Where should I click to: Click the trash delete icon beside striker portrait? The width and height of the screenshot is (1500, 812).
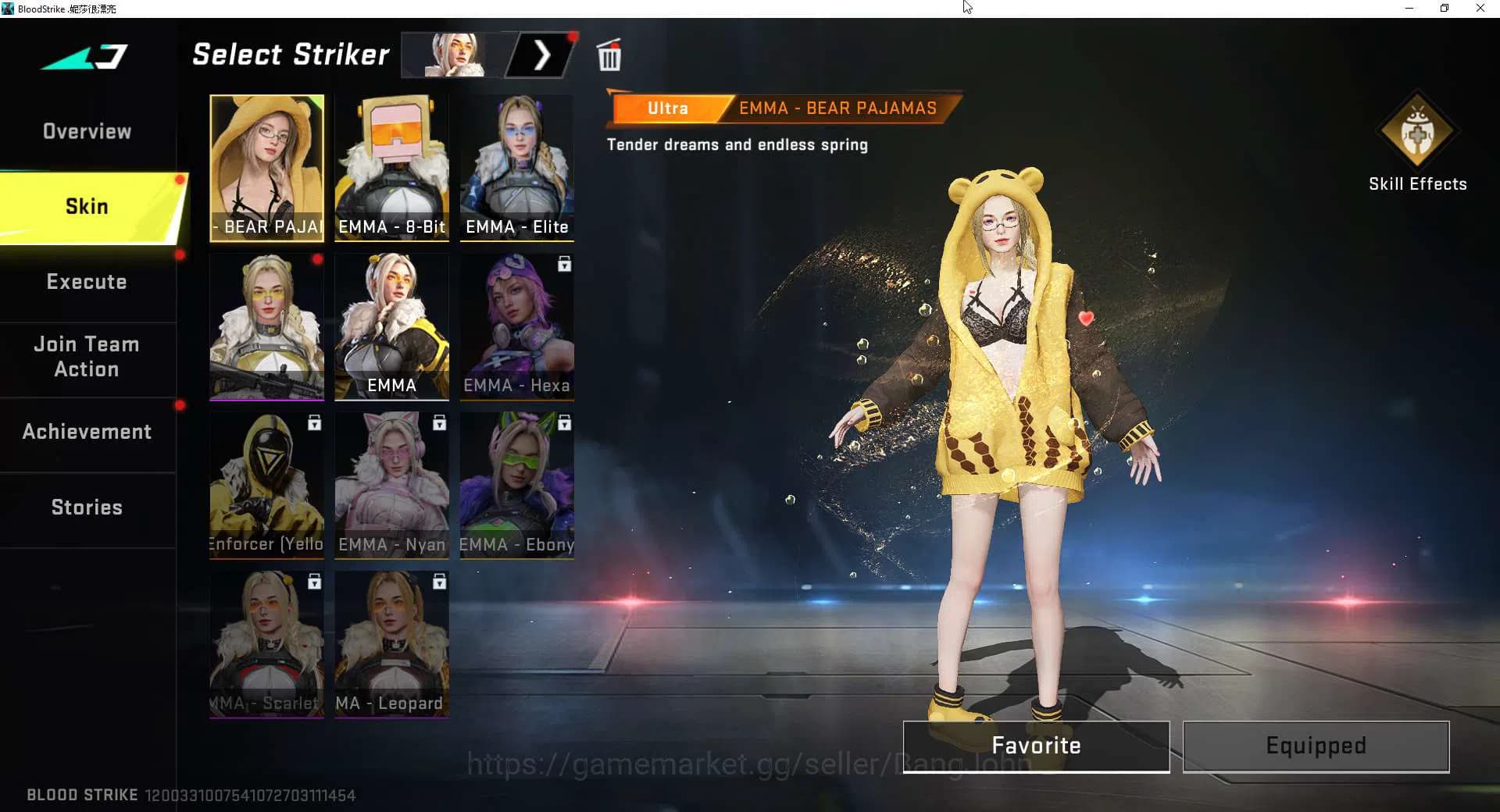pos(609,55)
